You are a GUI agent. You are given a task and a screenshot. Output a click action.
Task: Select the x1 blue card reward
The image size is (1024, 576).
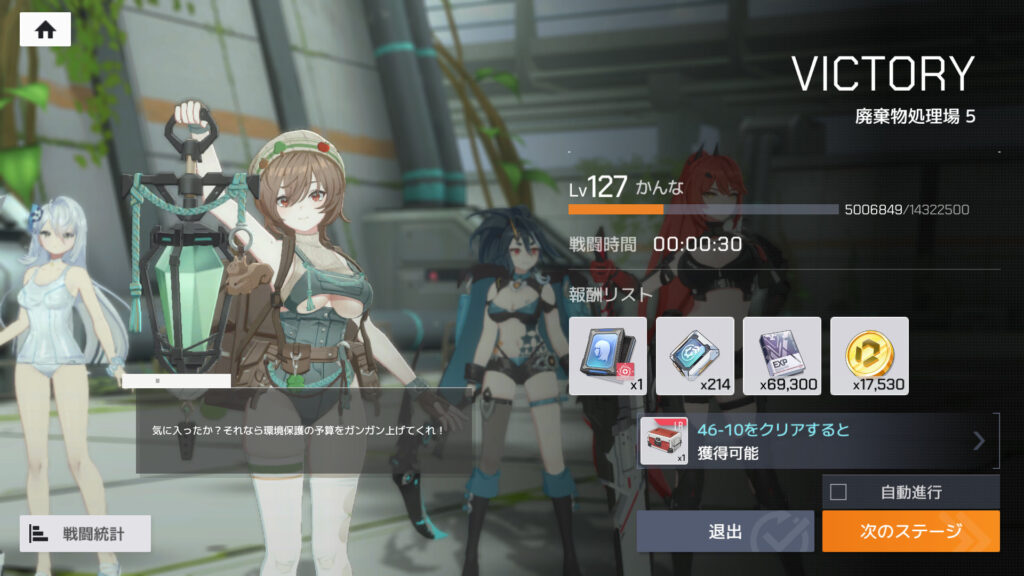click(x=607, y=356)
